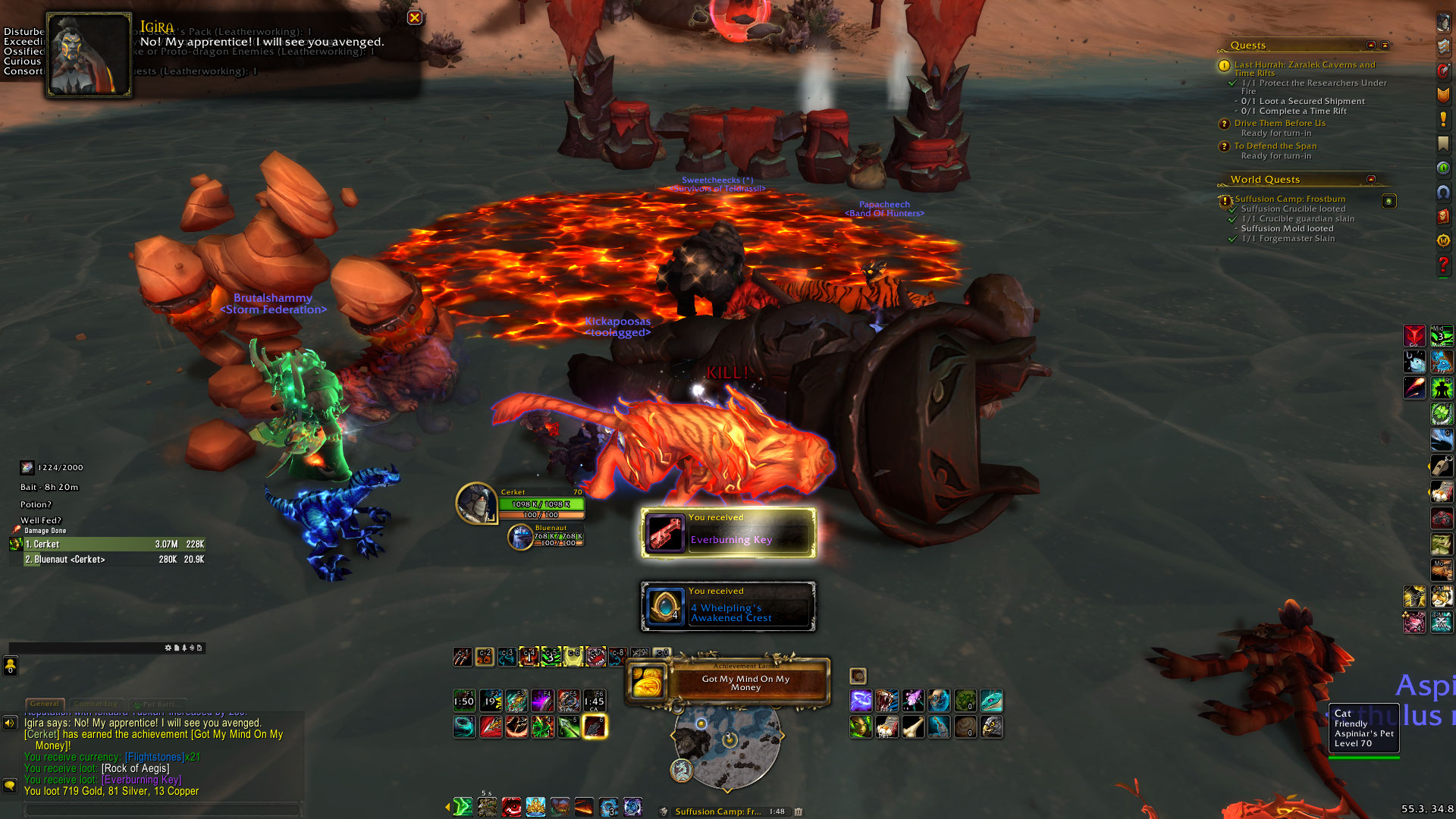Select the General chat tab

pos(45,704)
